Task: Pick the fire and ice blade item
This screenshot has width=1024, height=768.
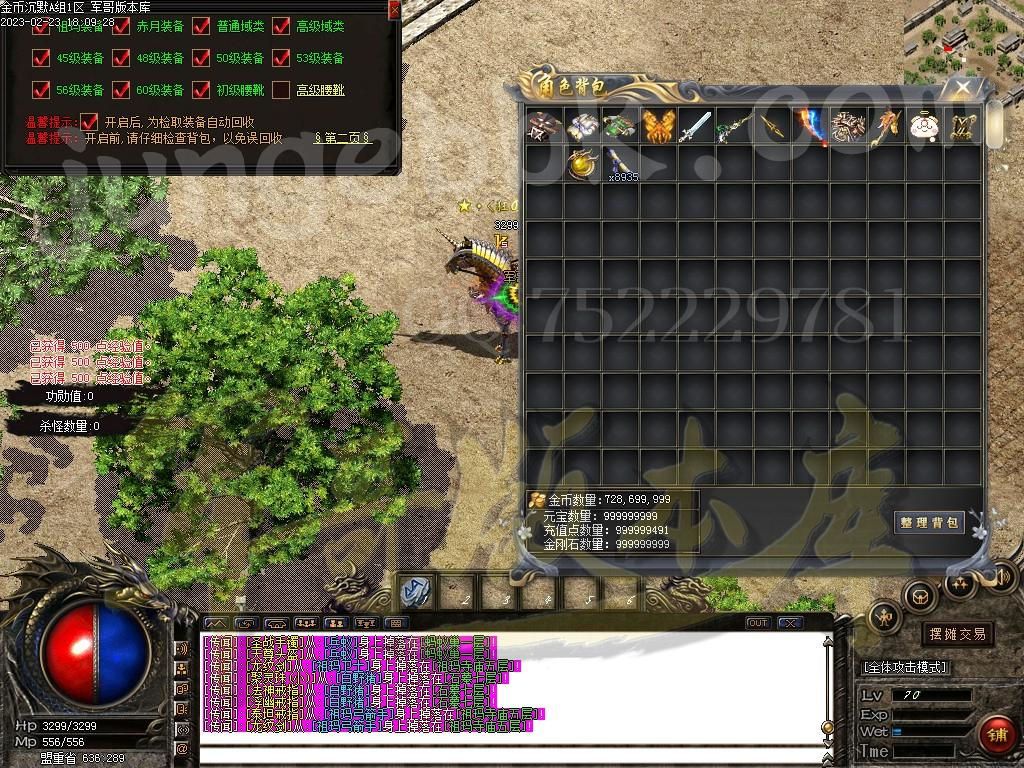Action: 811,127
